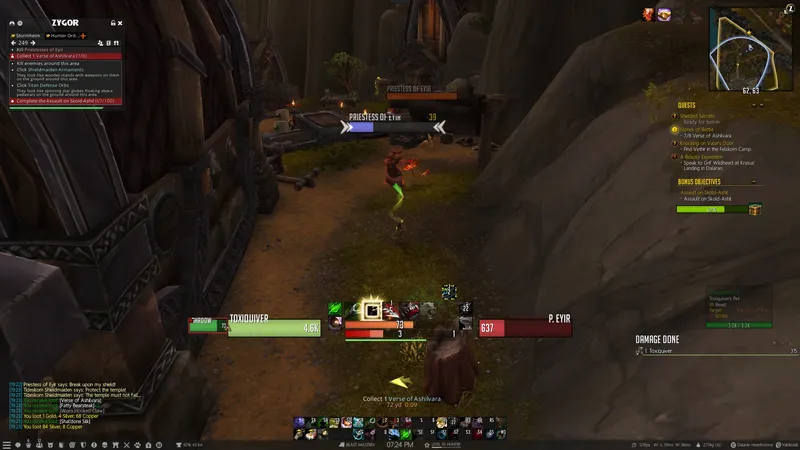Select the Complete the Assault on Skold-Ashil step

tap(64, 101)
